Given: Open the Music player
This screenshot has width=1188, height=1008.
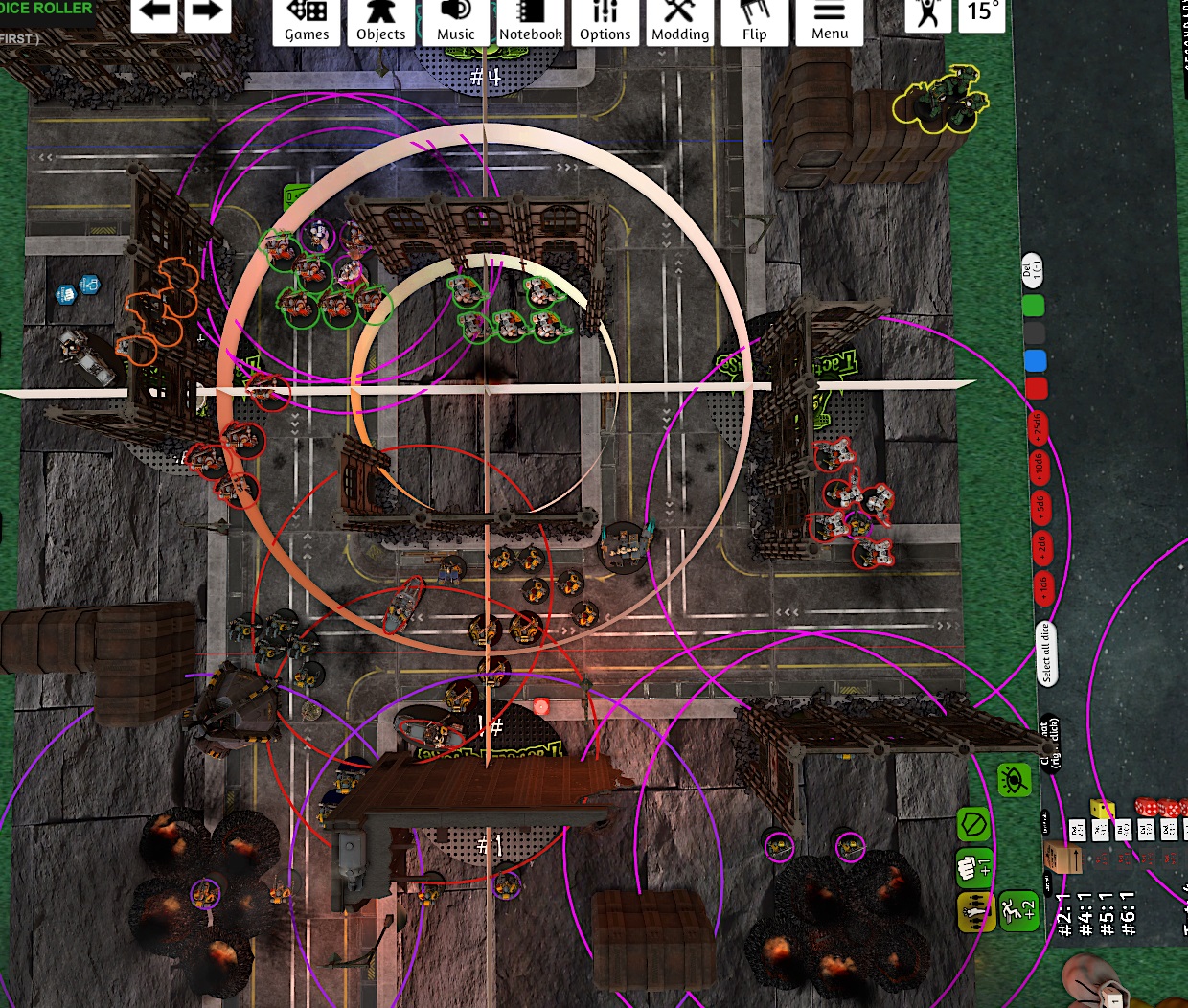Looking at the screenshot, I should pyautogui.click(x=455, y=22).
